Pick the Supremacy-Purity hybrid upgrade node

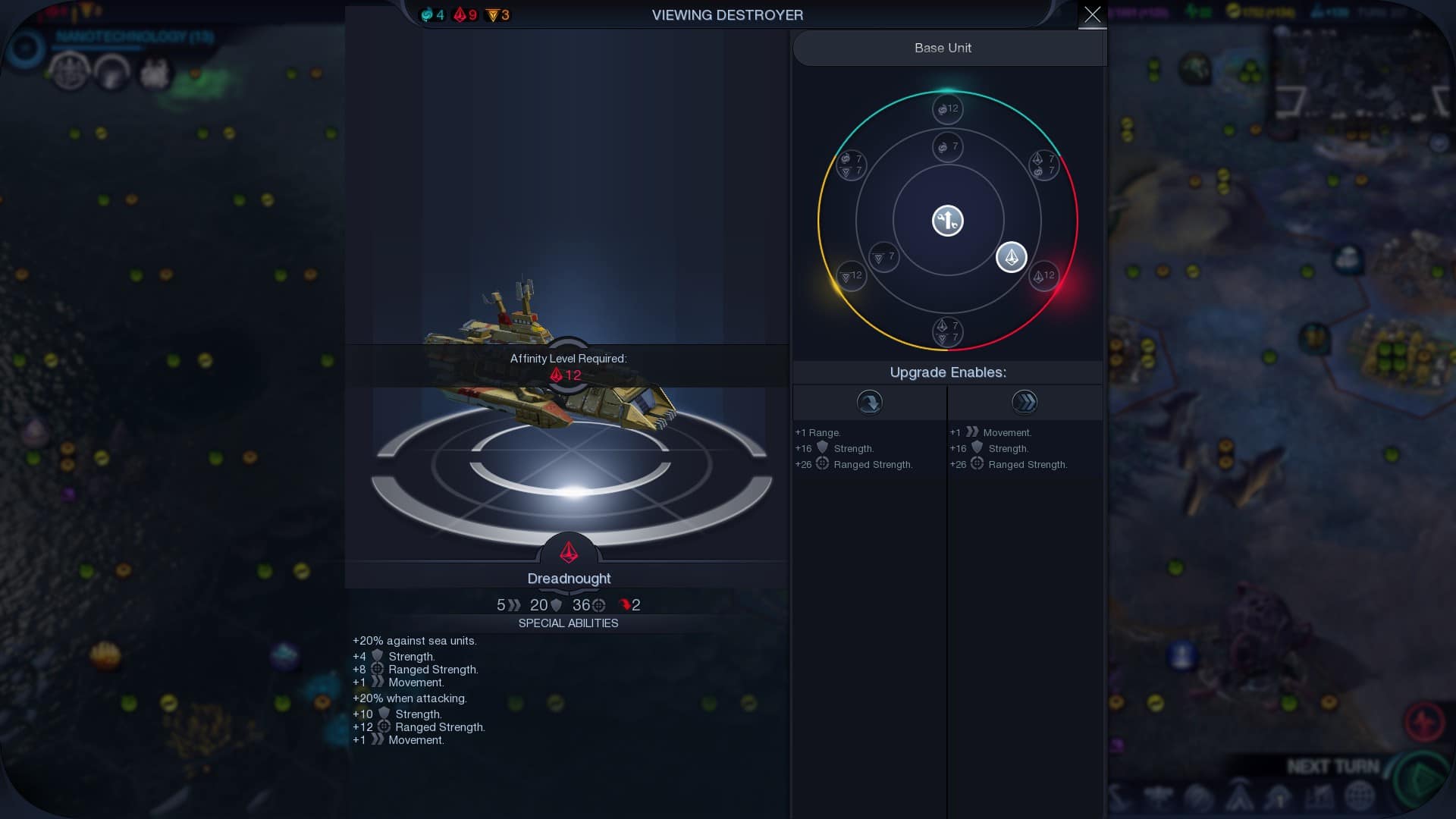click(x=947, y=331)
